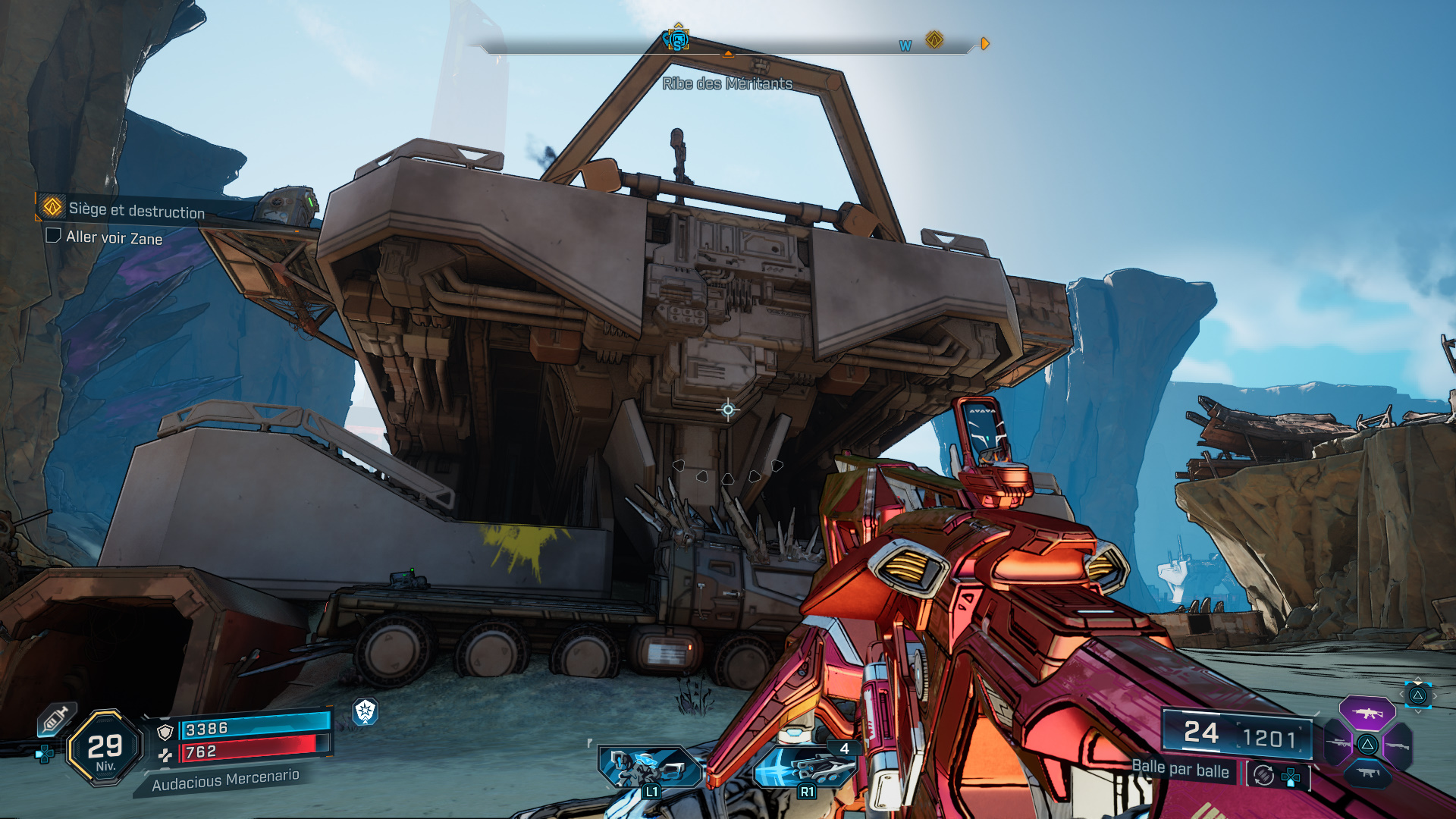Screen dimensions: 1456x819
Task: Toggle the Balle par balle fire mode icon
Action: tap(1263, 775)
